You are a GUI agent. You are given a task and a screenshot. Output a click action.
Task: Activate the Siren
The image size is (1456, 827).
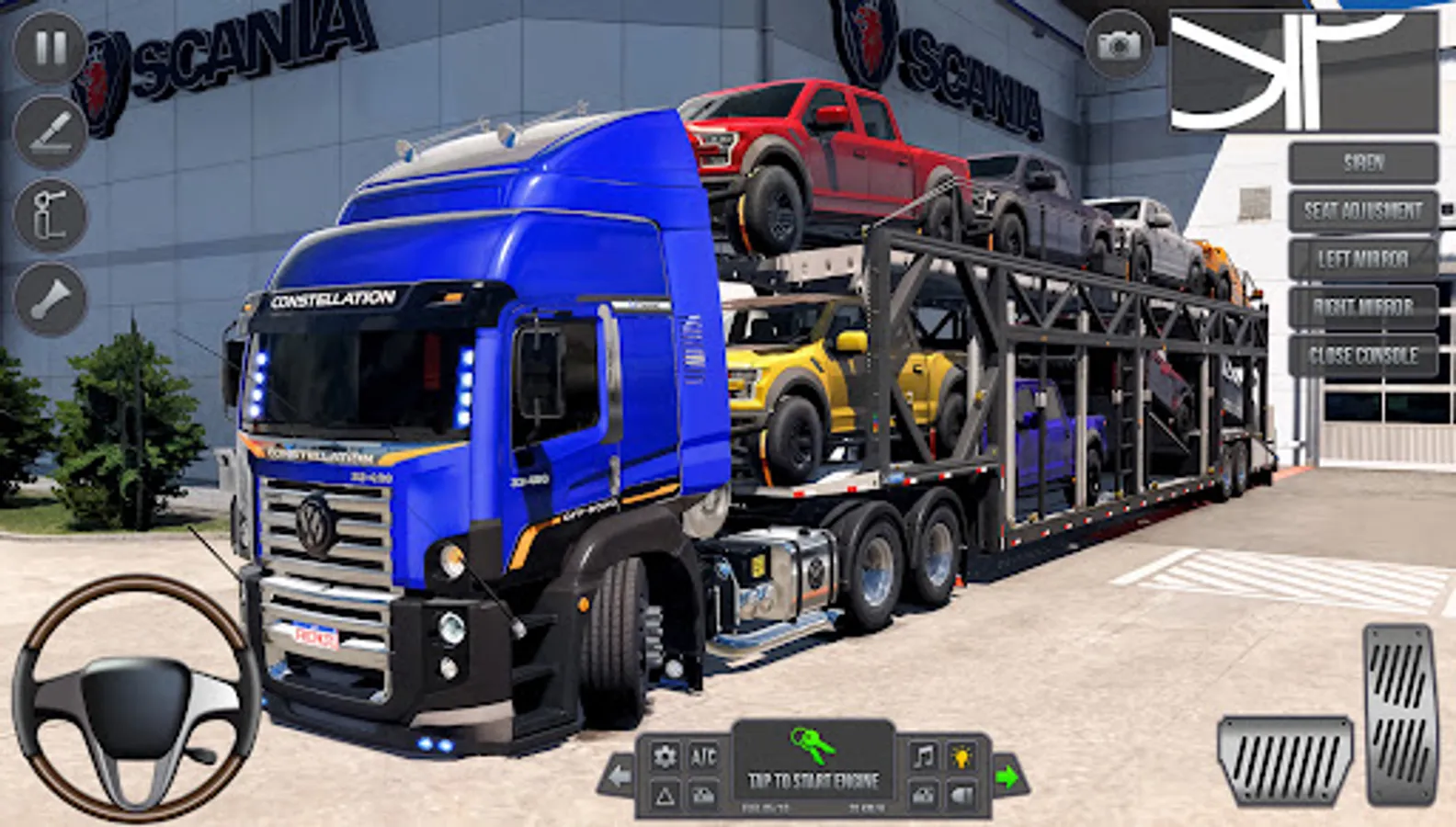pyautogui.click(x=1361, y=161)
